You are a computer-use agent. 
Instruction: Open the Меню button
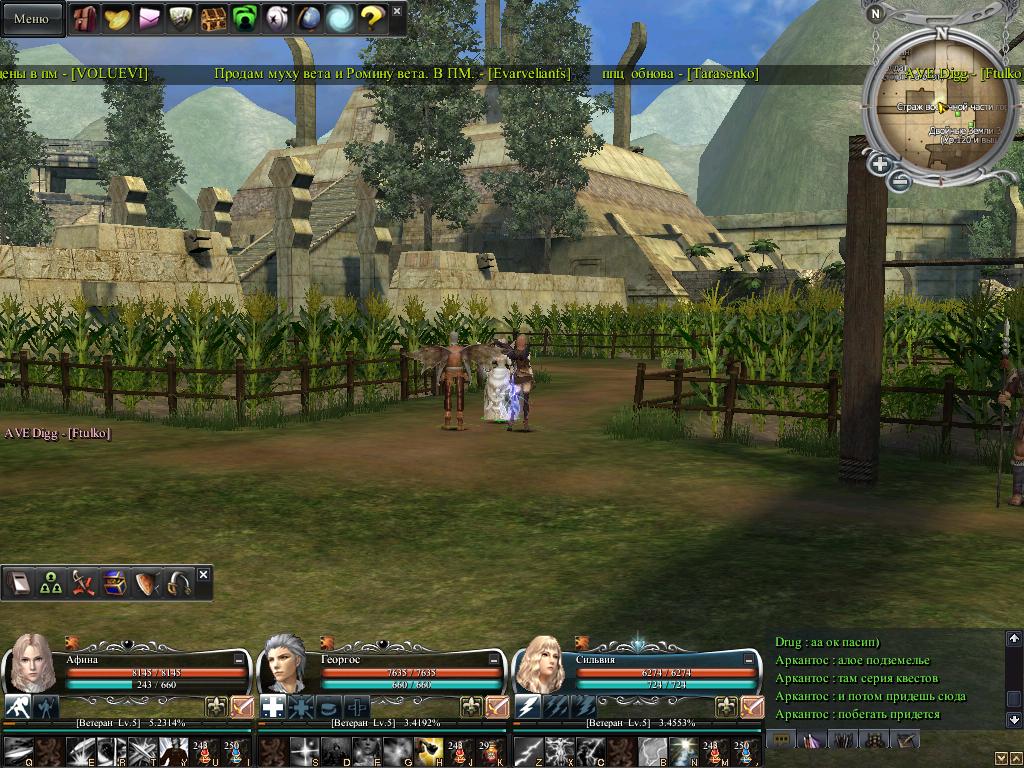(x=31, y=18)
